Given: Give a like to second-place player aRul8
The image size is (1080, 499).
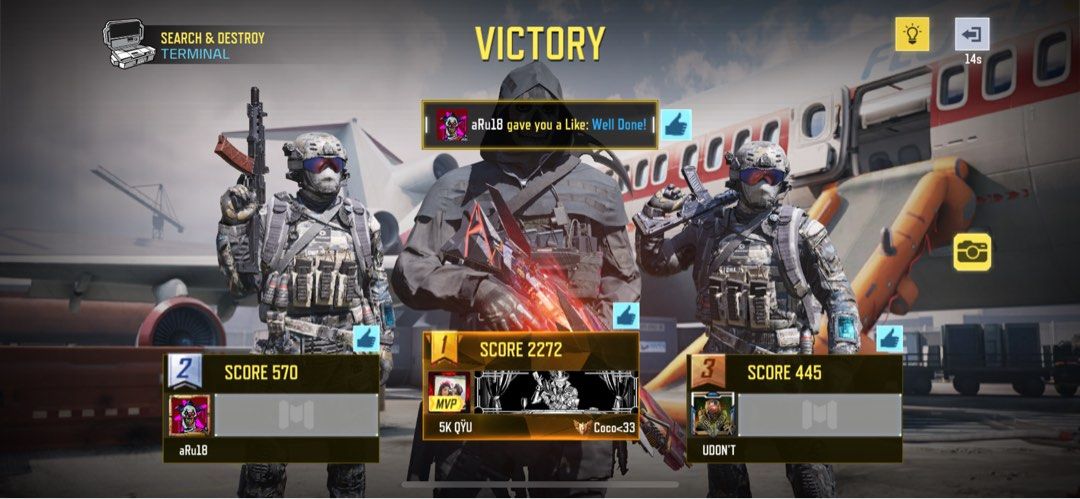Looking at the screenshot, I should pos(366,338).
